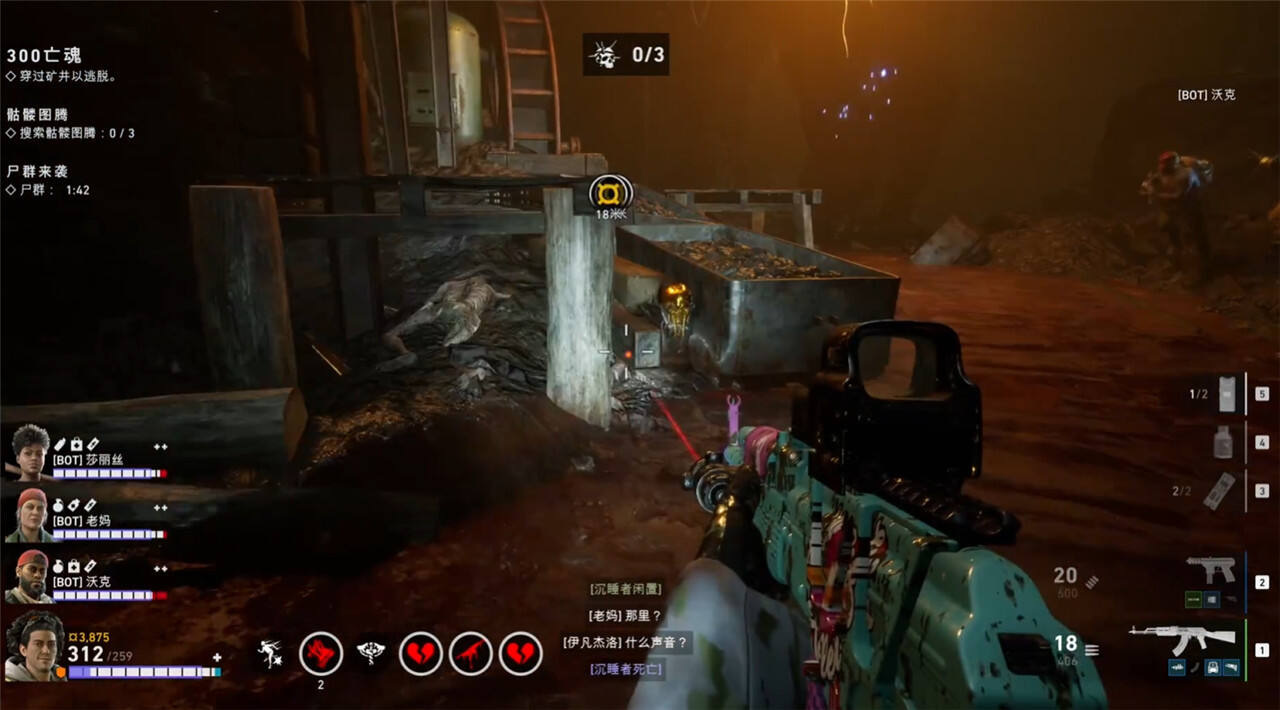This screenshot has width=1280, height=710.
Task: Select the AK-47 primary weapon slot
Action: click(x=1168, y=638)
